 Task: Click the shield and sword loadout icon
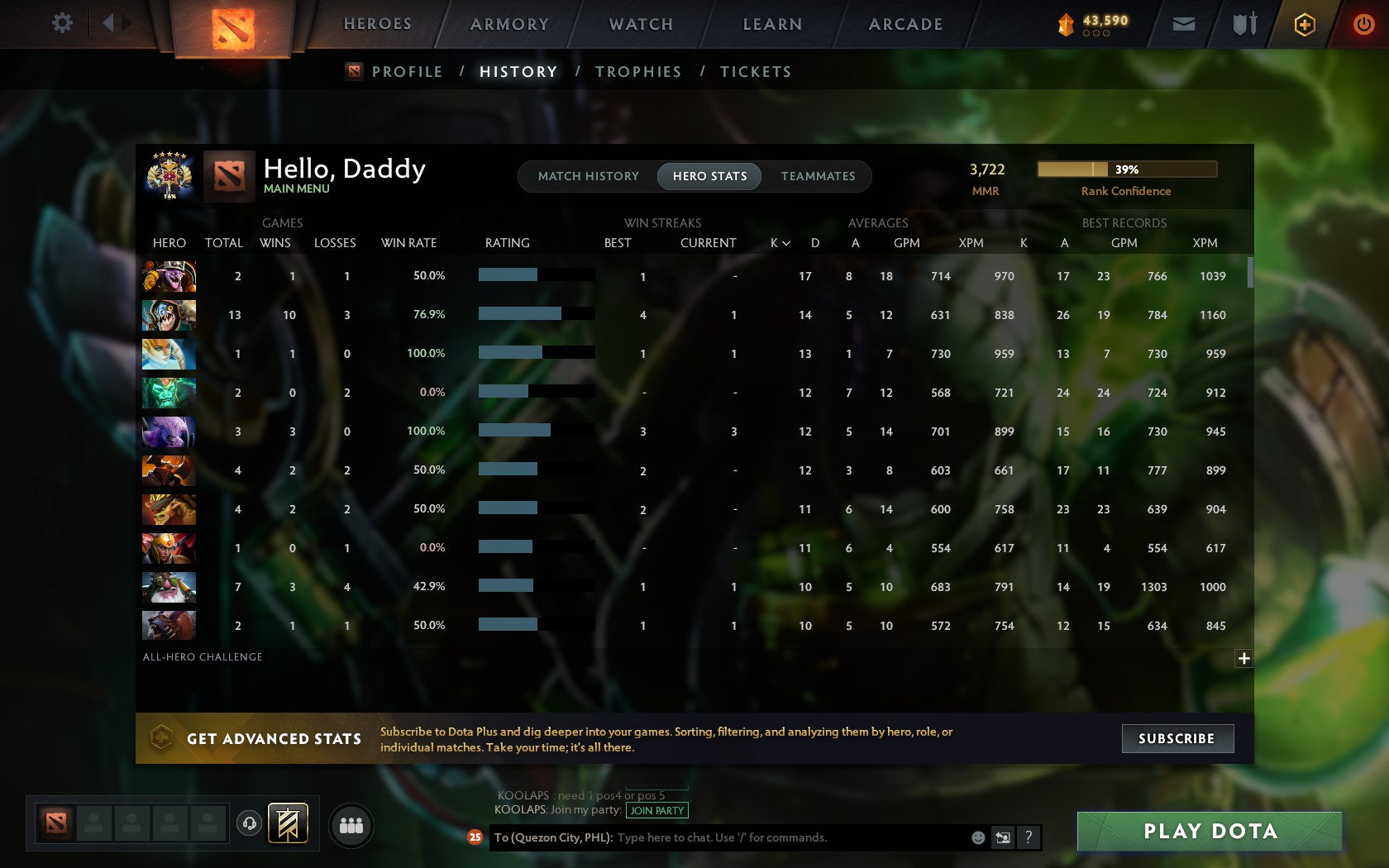click(1243, 24)
